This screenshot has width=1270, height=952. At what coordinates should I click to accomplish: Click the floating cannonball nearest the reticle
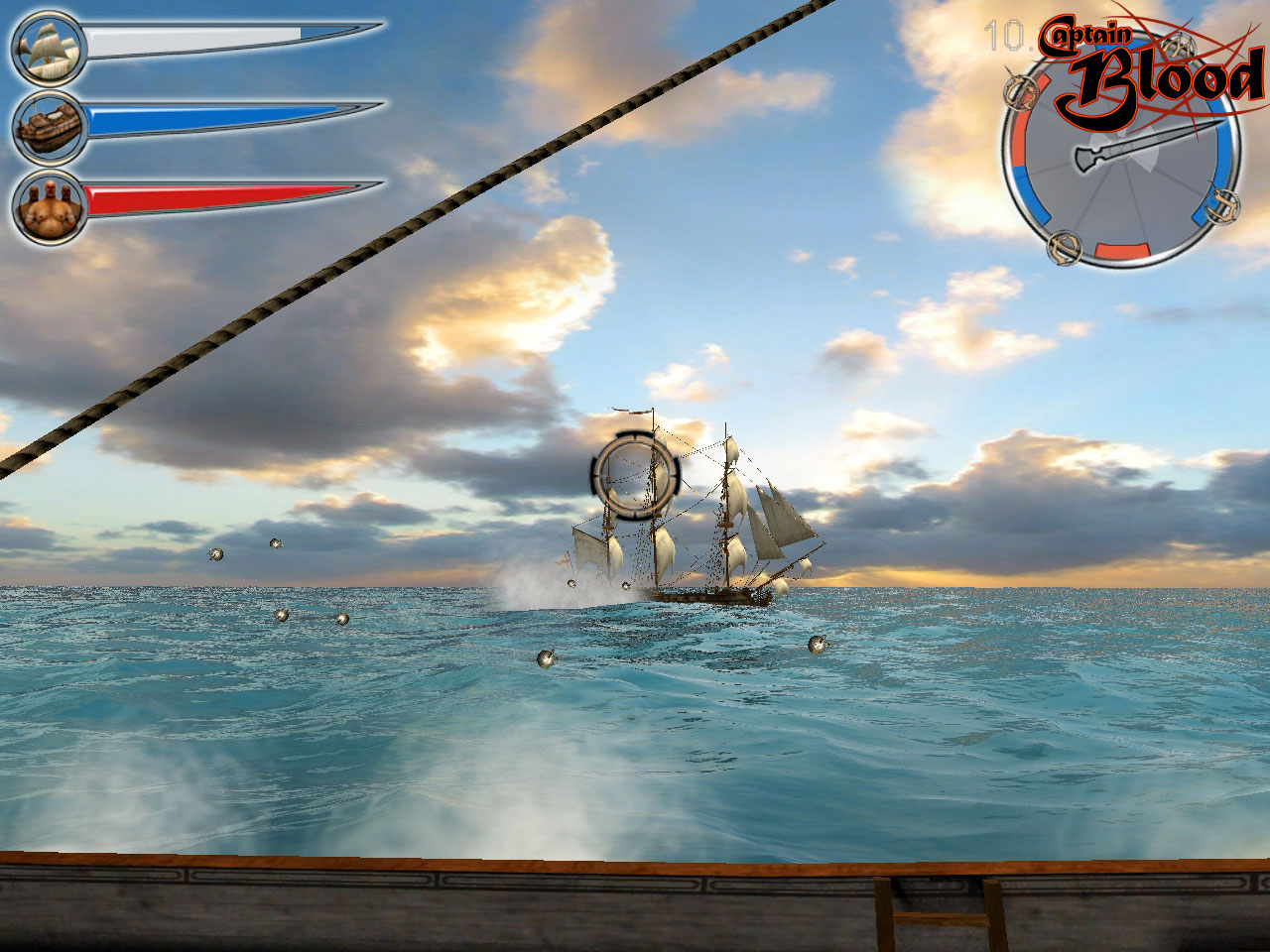625,585
